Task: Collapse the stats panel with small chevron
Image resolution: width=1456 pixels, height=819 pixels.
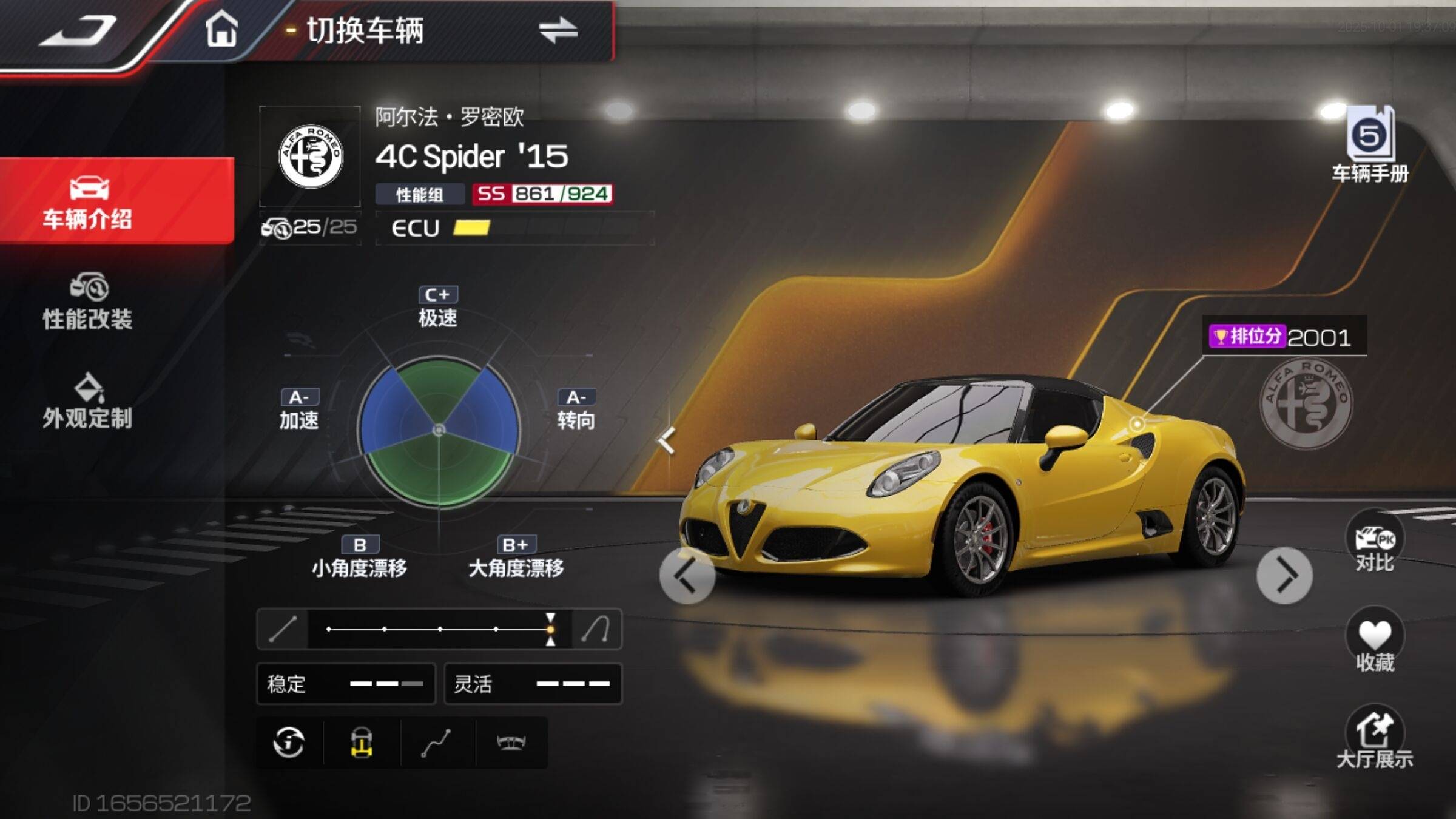Action: point(667,440)
